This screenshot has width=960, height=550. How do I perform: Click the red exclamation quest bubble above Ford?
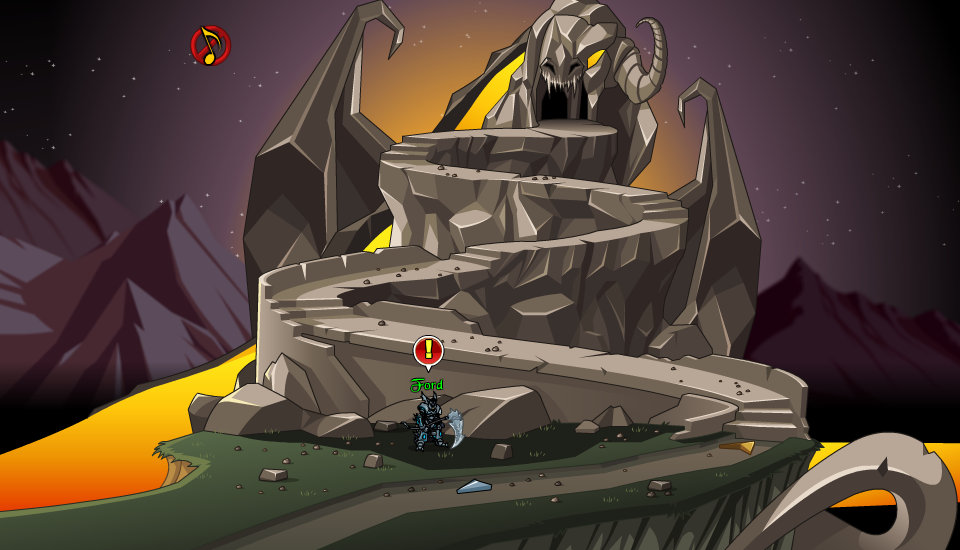click(x=428, y=350)
